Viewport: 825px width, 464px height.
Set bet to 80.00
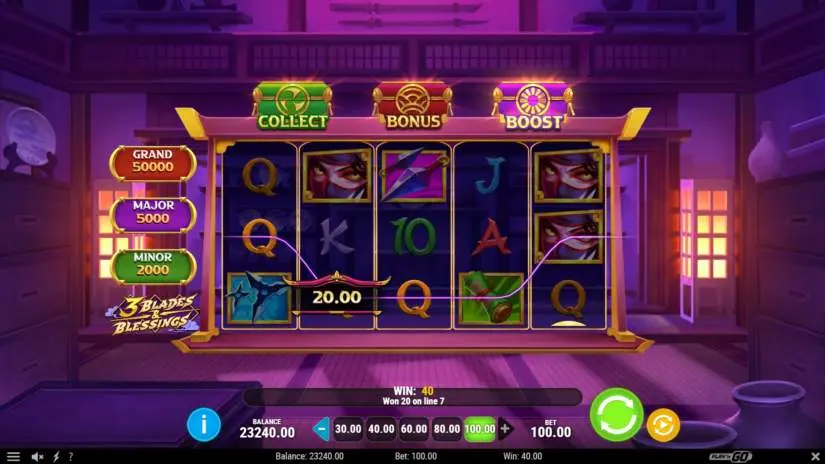tap(447, 429)
